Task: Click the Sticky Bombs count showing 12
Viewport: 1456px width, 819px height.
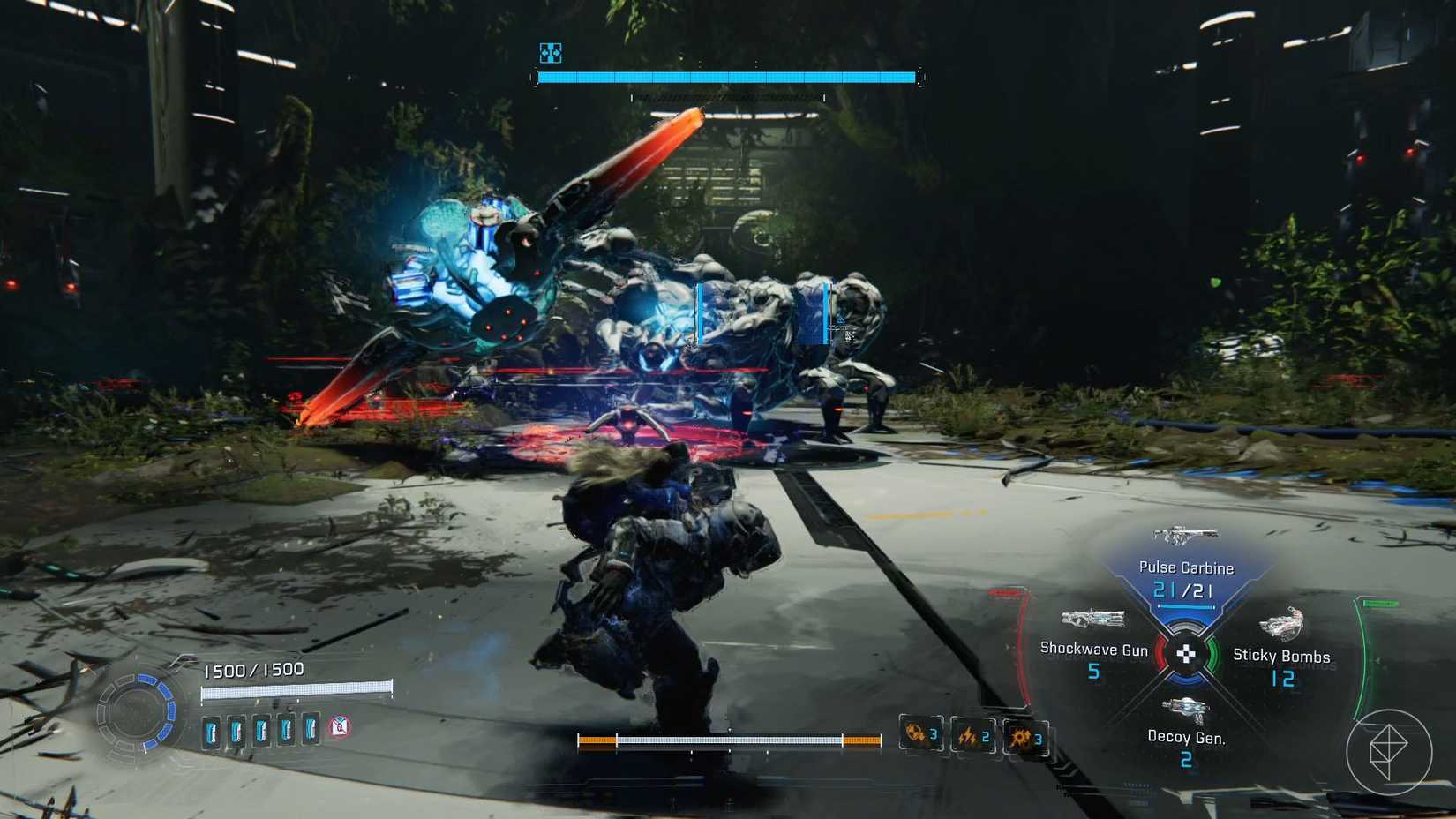Action: 1284,680
